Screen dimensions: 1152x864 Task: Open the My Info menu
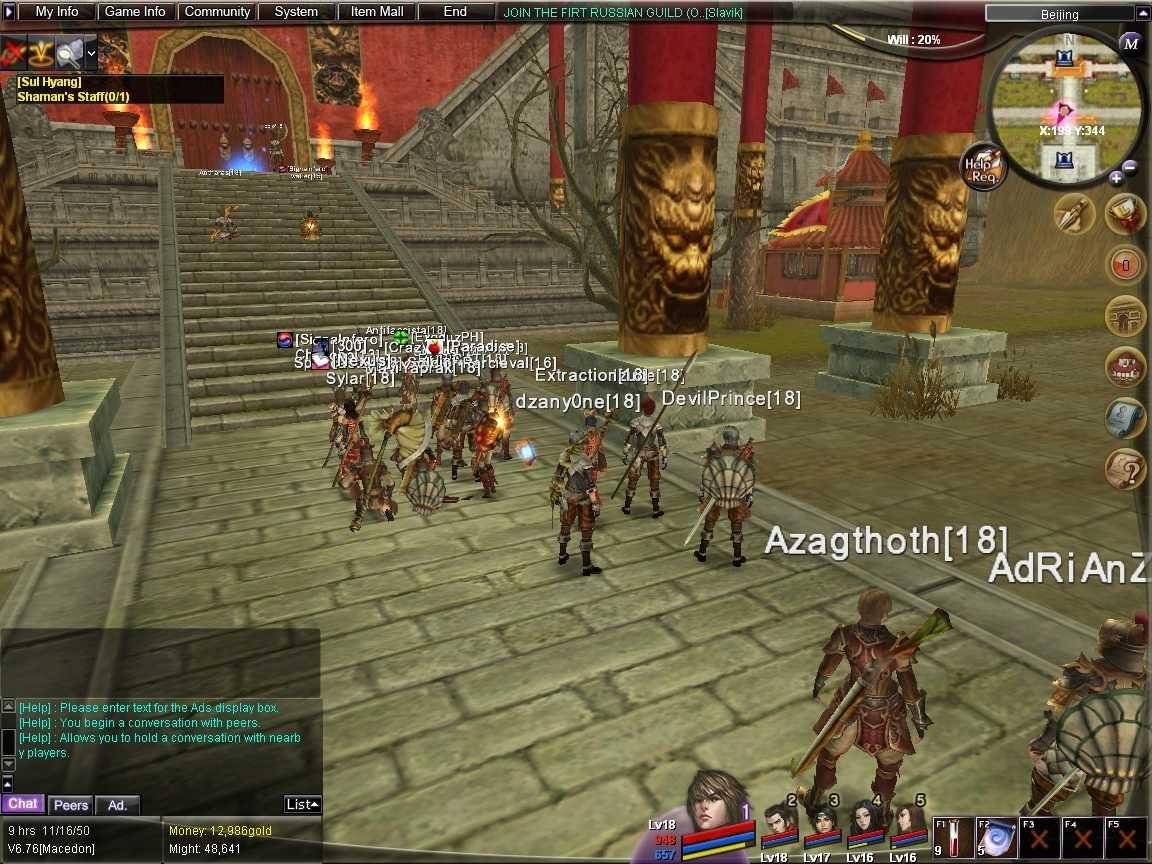pyautogui.click(x=57, y=12)
